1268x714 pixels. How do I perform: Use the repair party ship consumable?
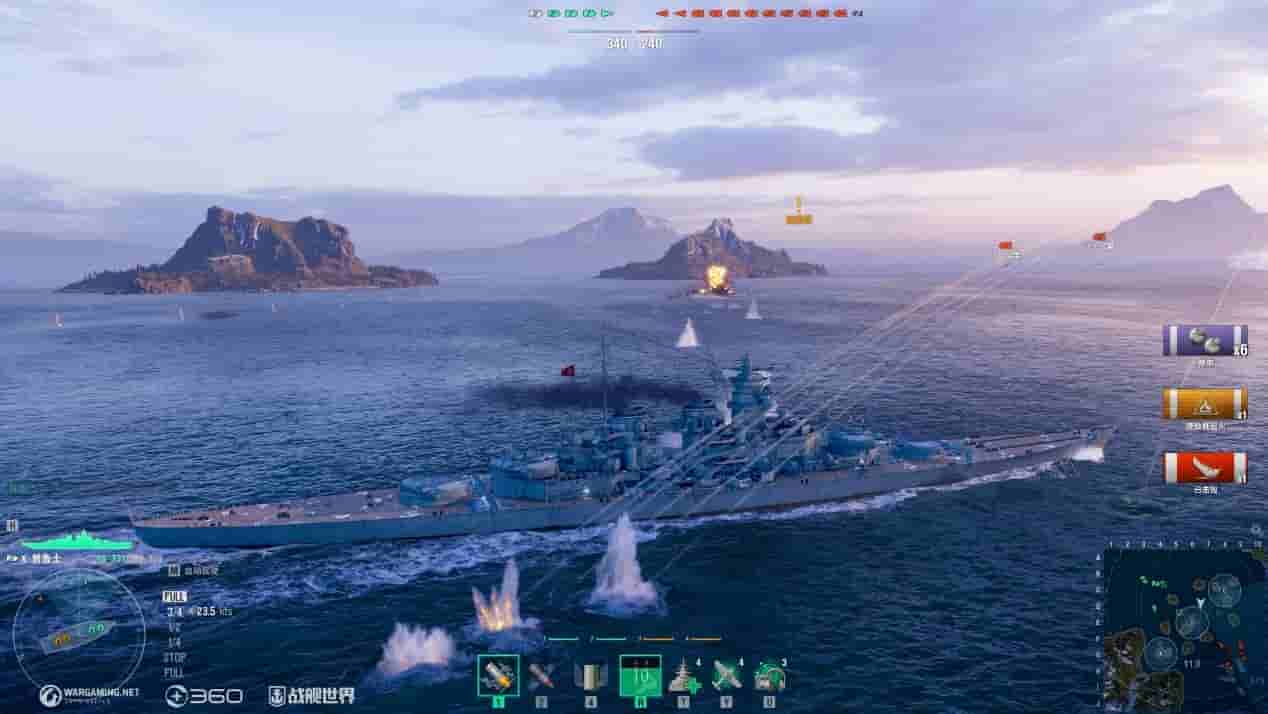coord(685,677)
